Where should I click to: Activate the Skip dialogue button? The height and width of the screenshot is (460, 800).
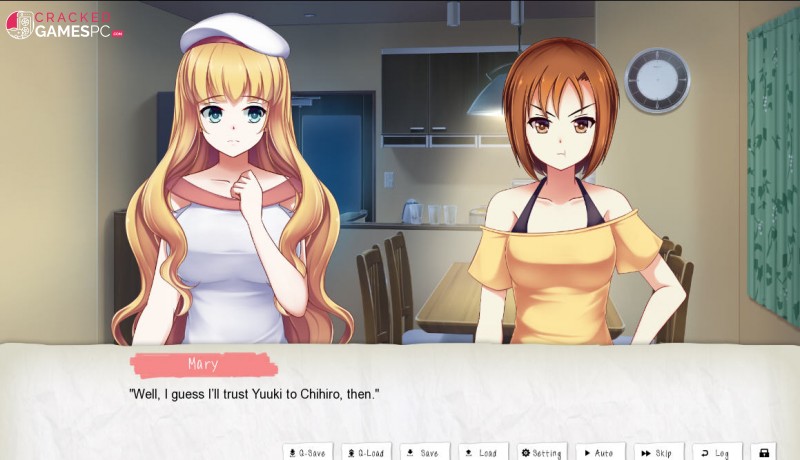click(x=659, y=452)
